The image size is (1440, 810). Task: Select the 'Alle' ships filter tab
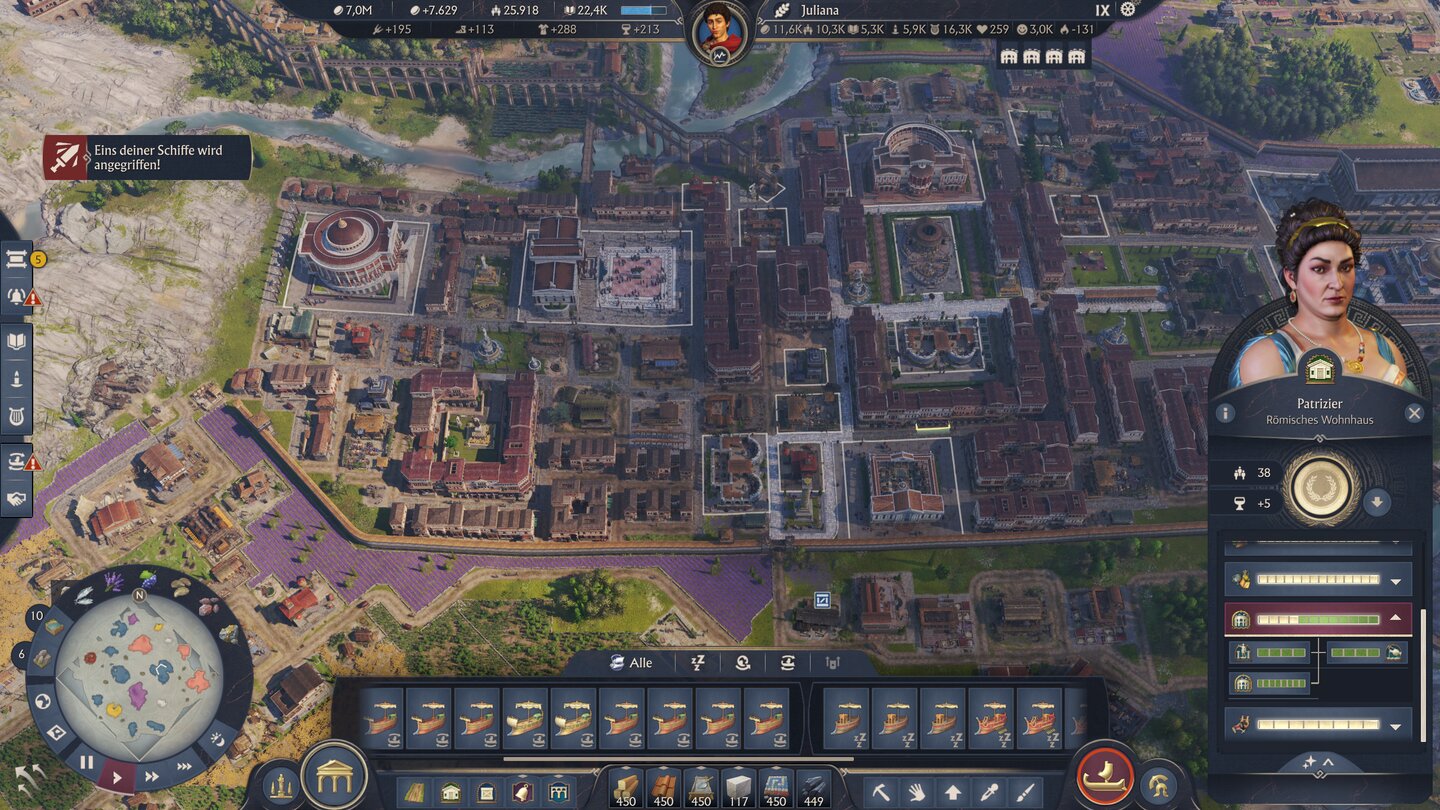coord(631,663)
